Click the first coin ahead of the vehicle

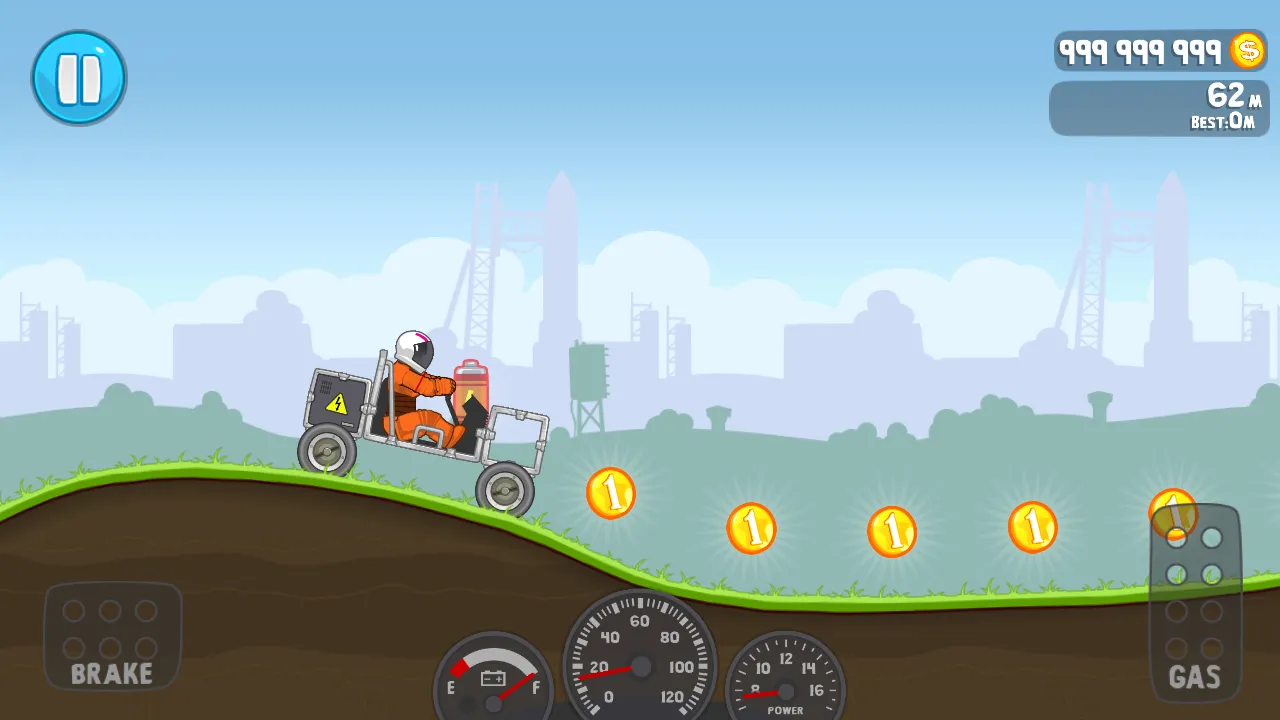(613, 492)
